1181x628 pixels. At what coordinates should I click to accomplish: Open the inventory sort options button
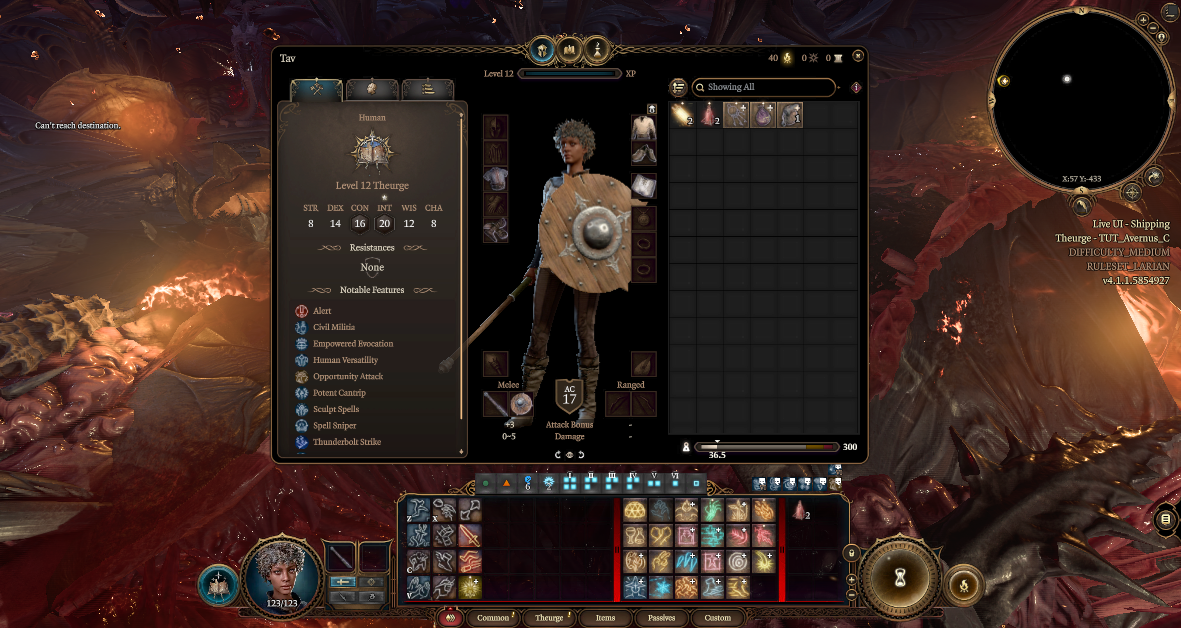[678, 87]
